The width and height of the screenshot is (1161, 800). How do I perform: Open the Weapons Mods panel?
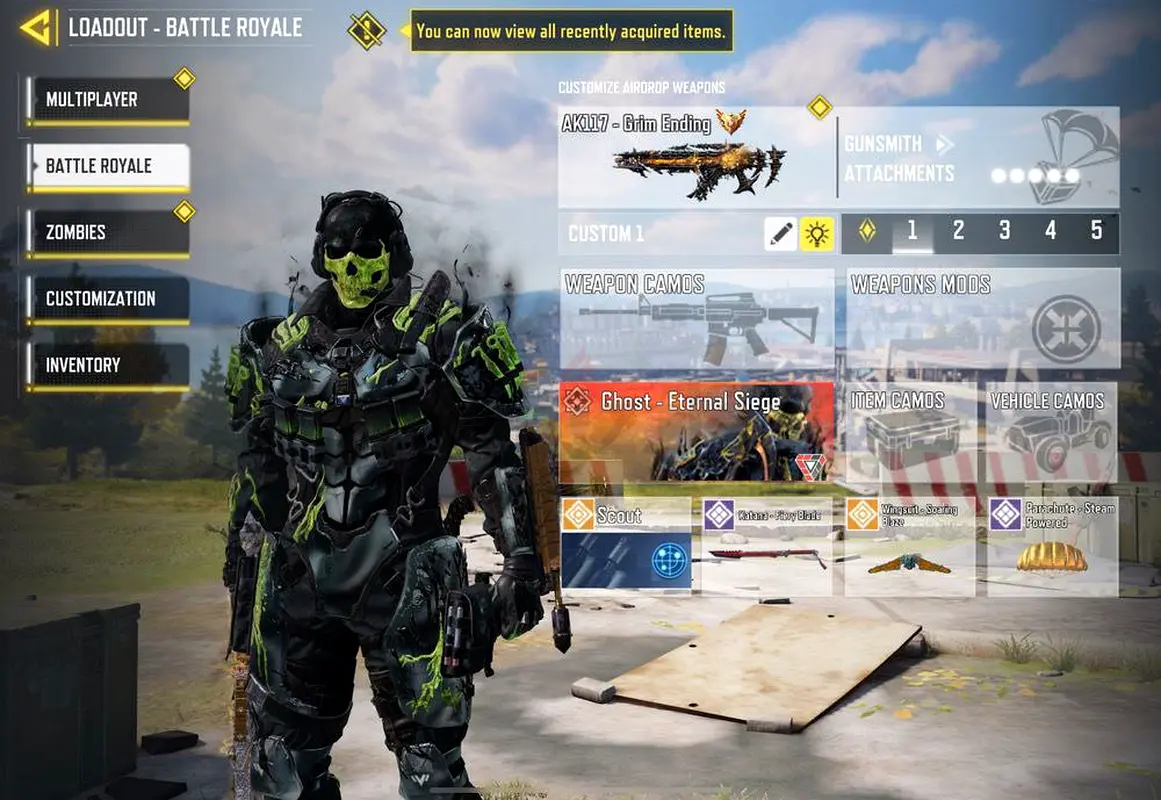(x=982, y=318)
